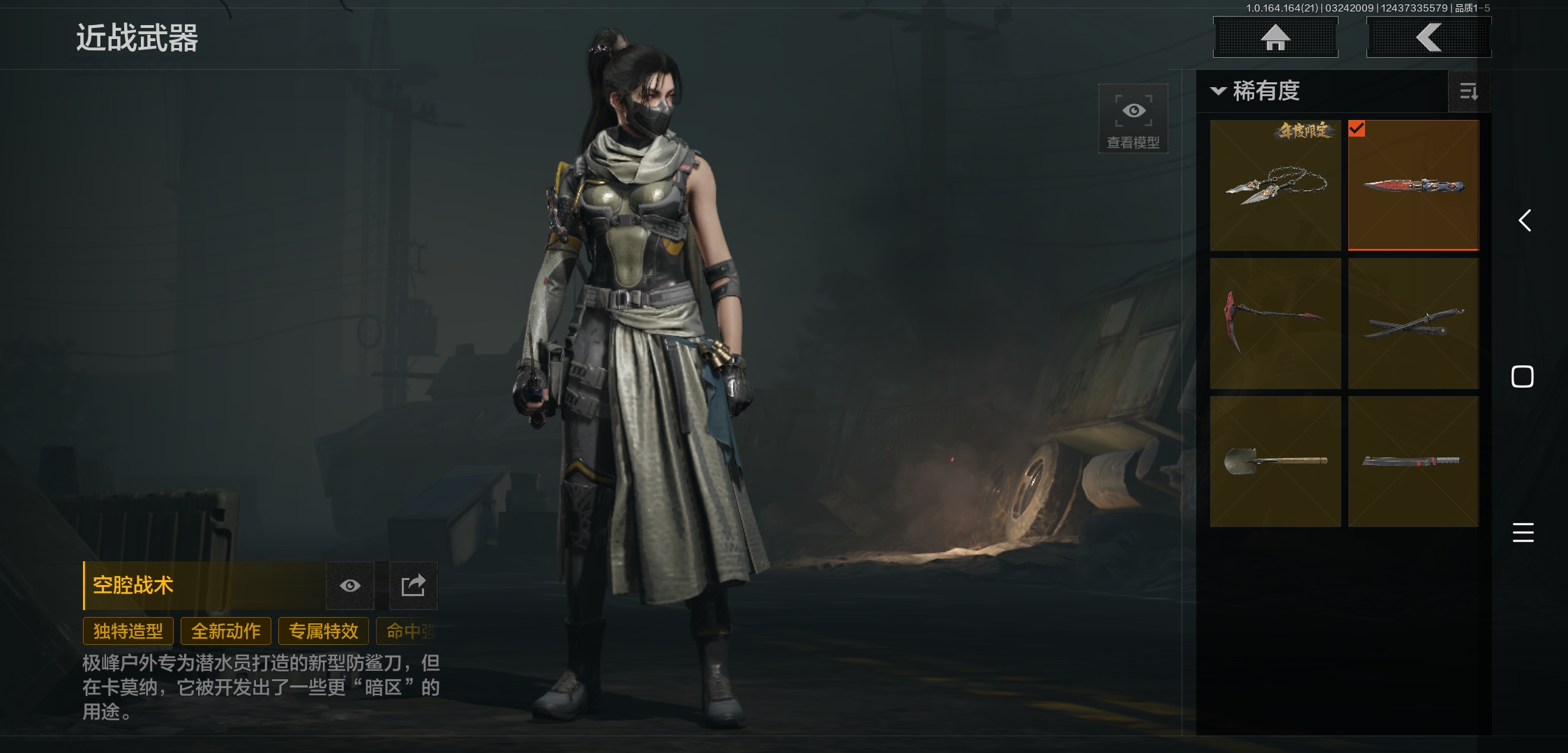
Task: Show the 专属特效 tag details
Action: click(324, 631)
